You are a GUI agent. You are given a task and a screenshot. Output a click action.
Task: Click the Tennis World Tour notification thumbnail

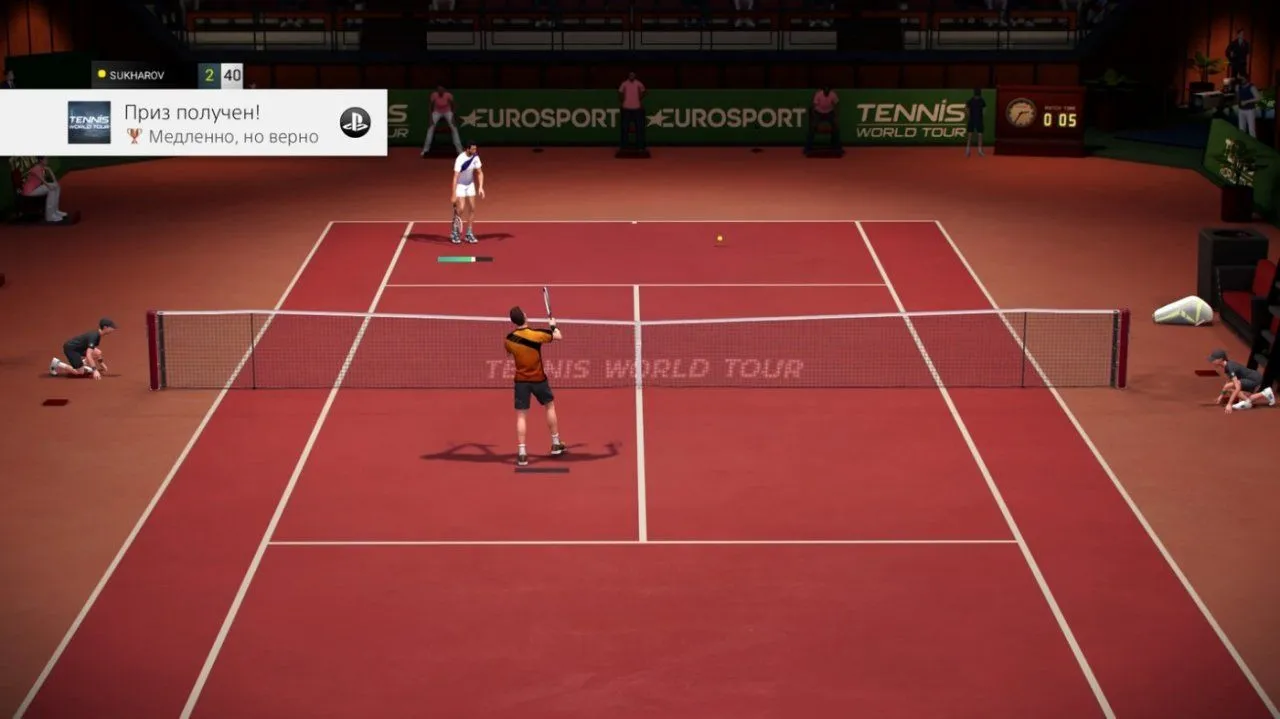point(89,123)
